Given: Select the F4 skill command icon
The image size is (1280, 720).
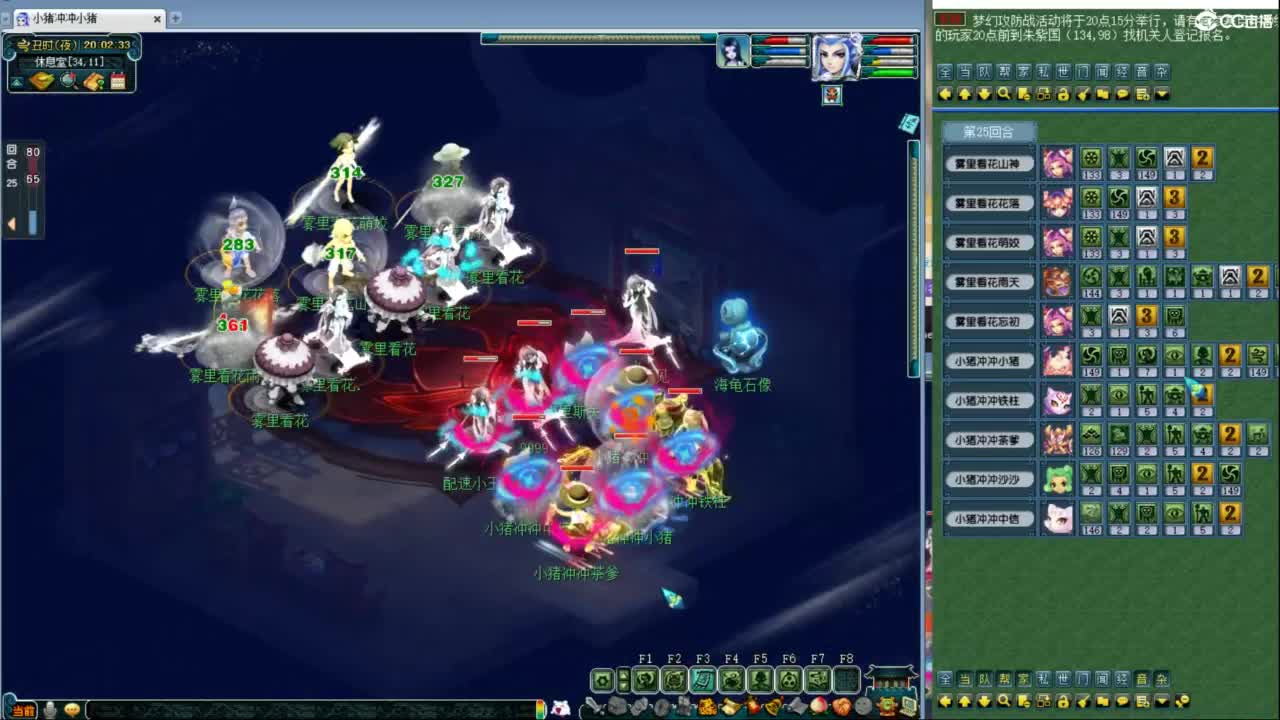Looking at the screenshot, I should 731,678.
